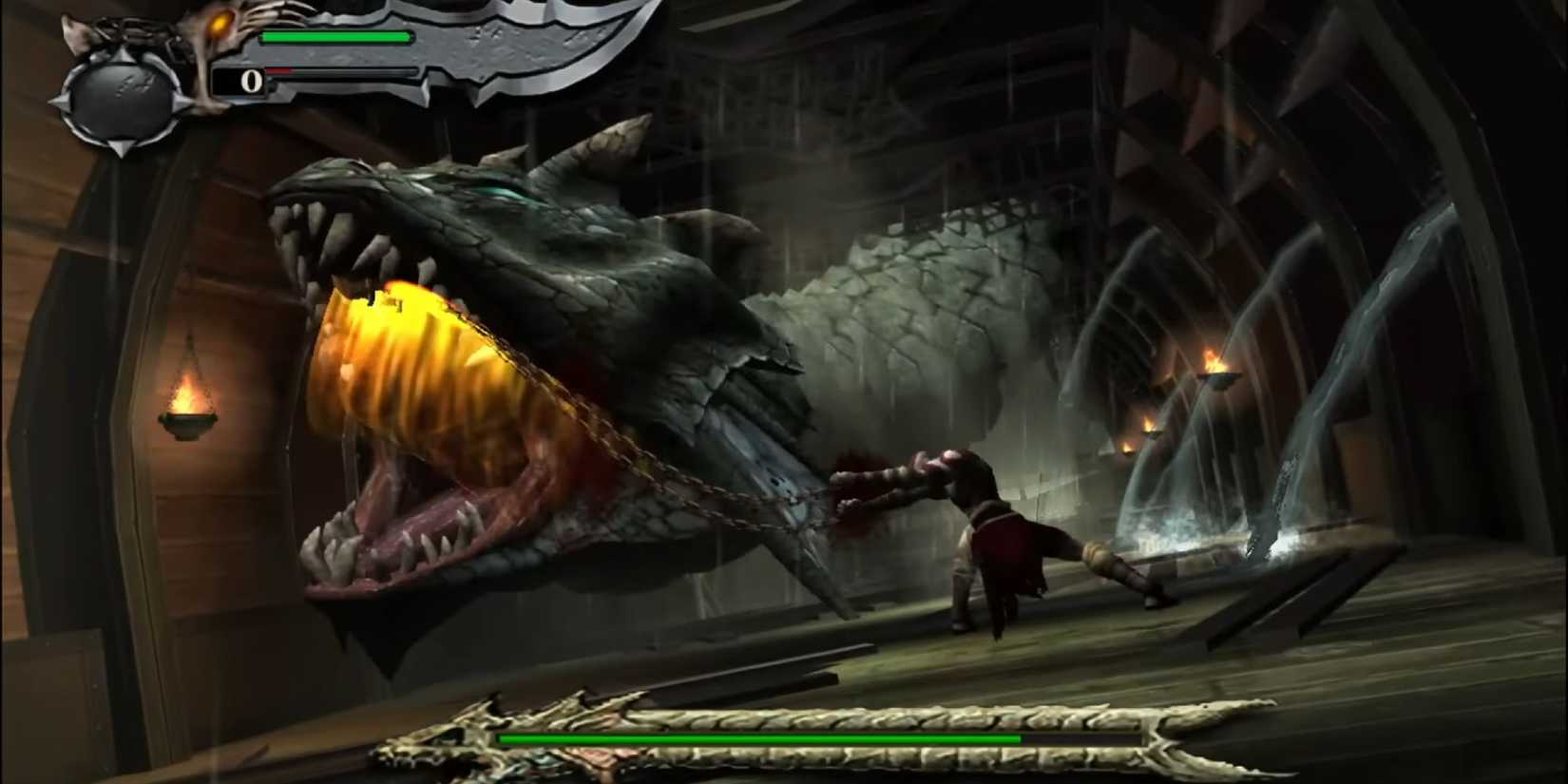Expand the boss health display at the bottom

[x=760, y=738]
